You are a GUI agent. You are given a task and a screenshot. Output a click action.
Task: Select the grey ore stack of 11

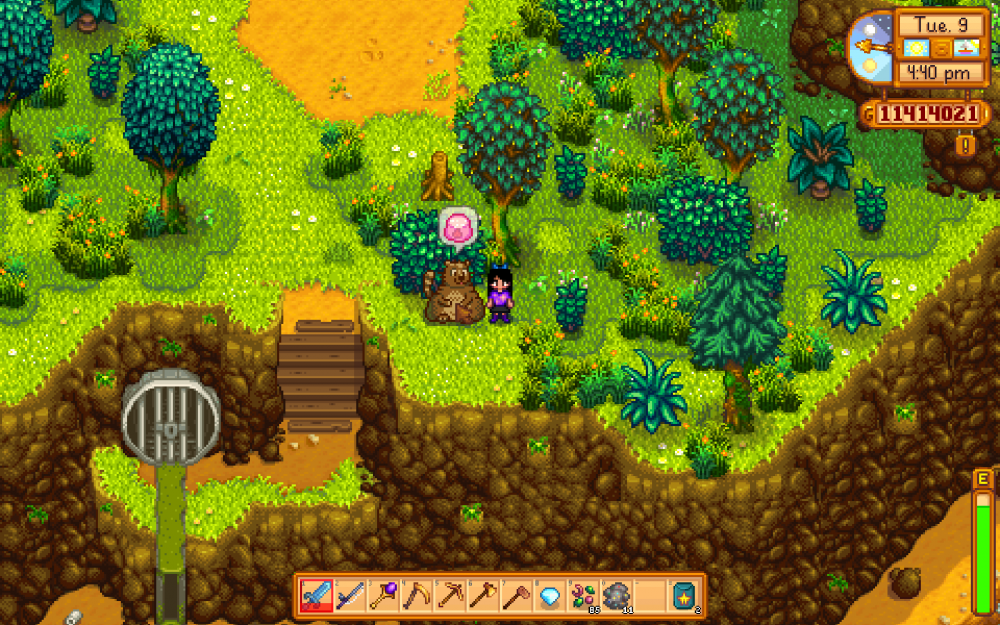pos(616,596)
